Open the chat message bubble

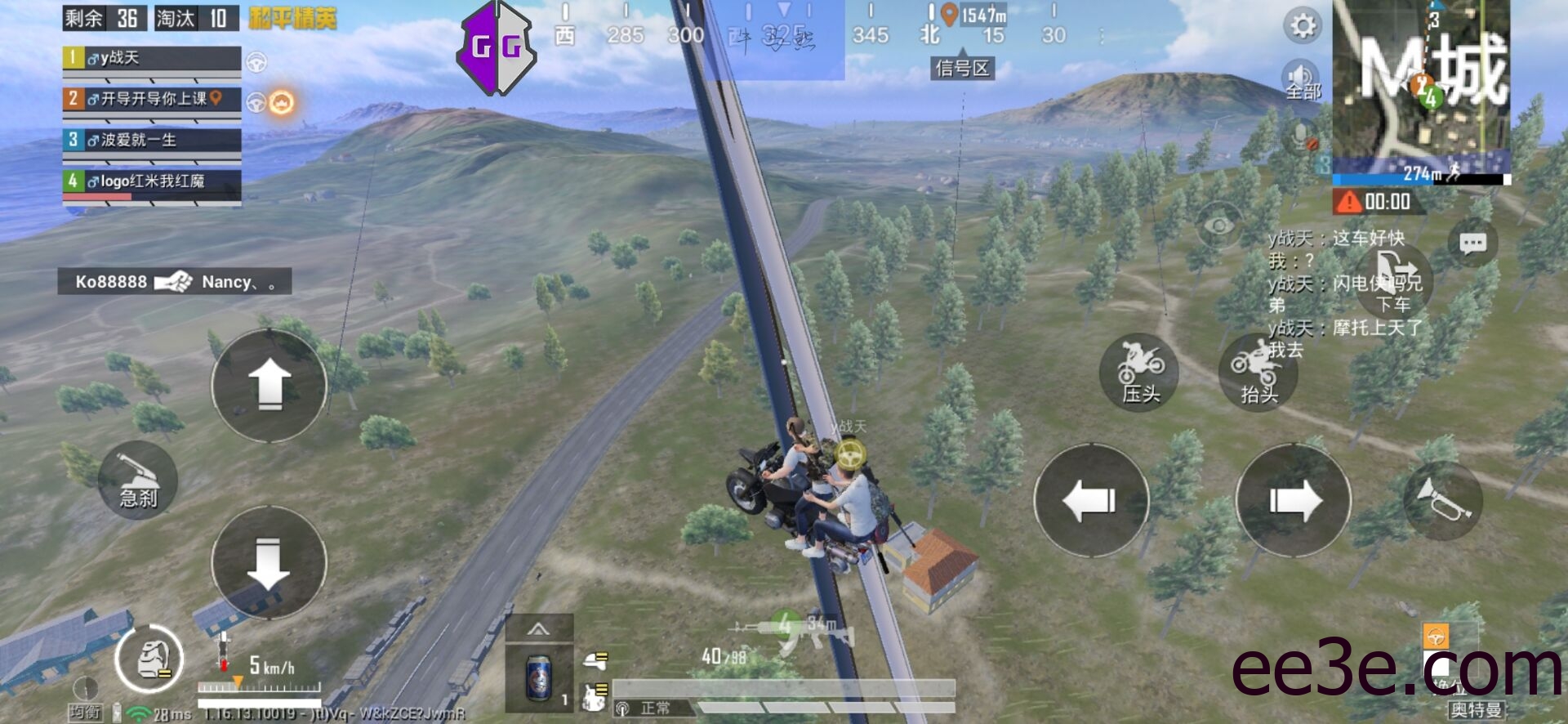pos(1472,244)
